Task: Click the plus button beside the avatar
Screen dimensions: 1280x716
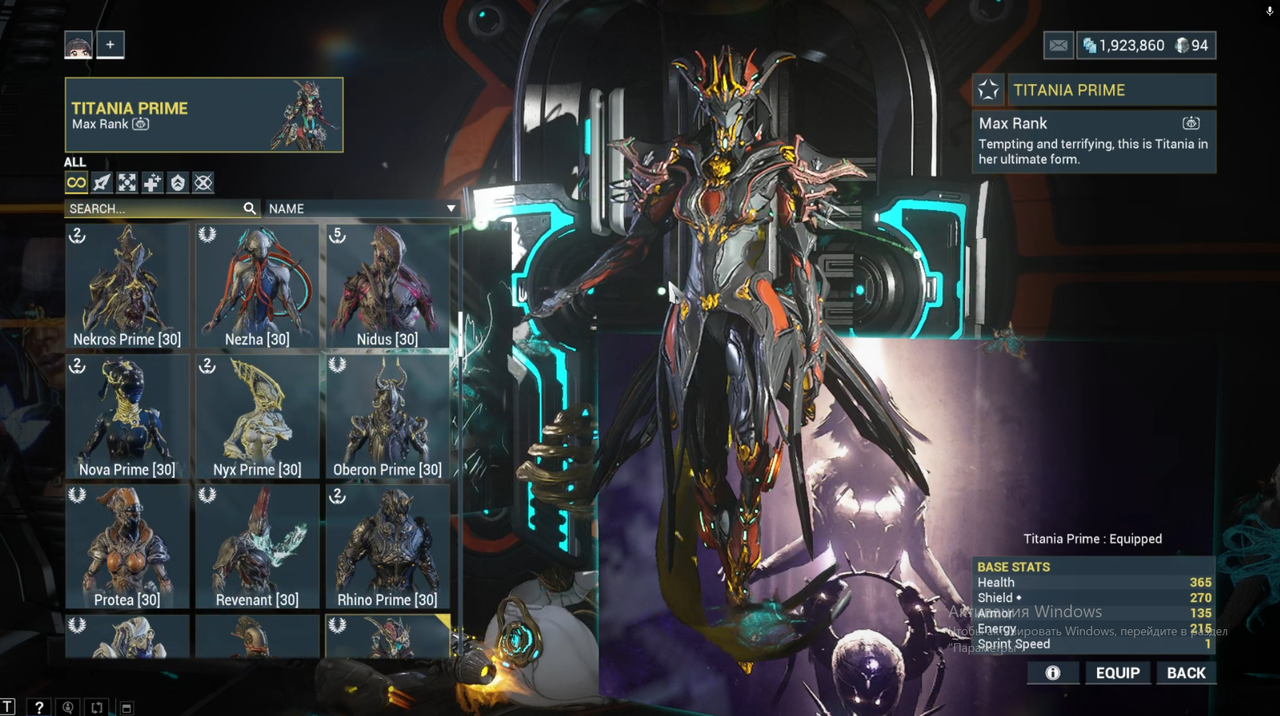Action: pyautogui.click(x=110, y=45)
